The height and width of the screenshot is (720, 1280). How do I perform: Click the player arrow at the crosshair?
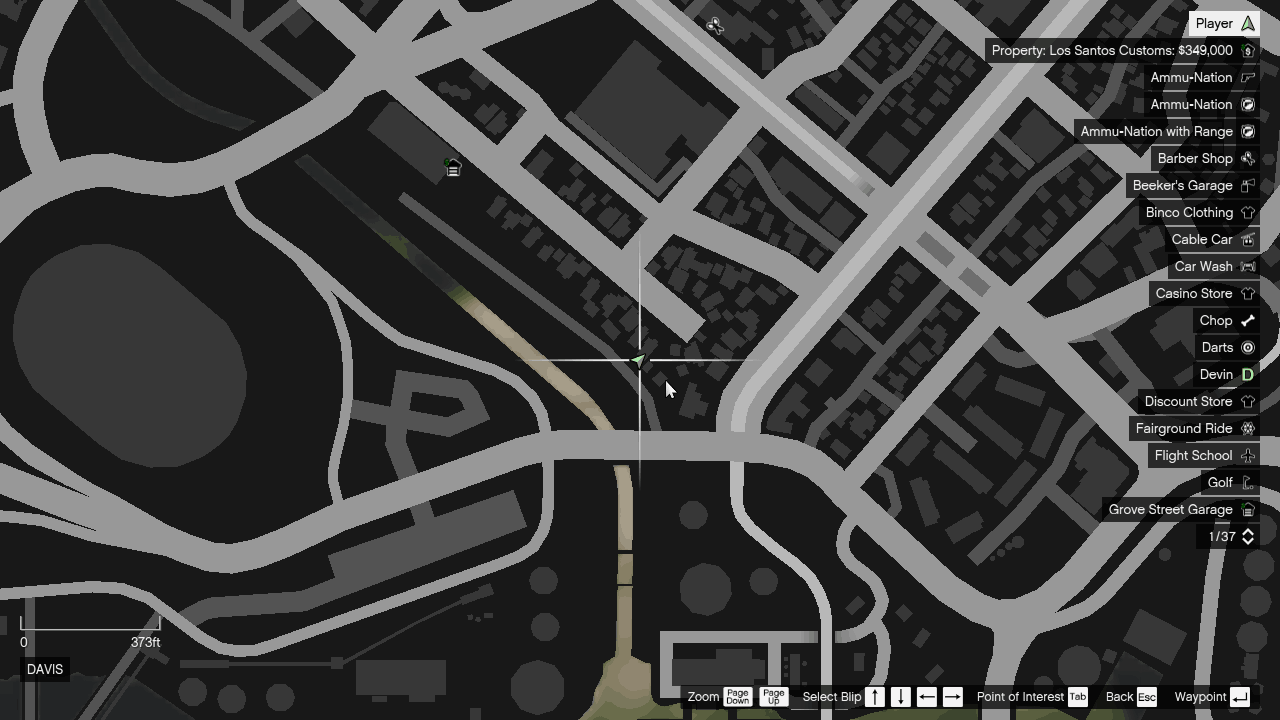tap(639, 360)
